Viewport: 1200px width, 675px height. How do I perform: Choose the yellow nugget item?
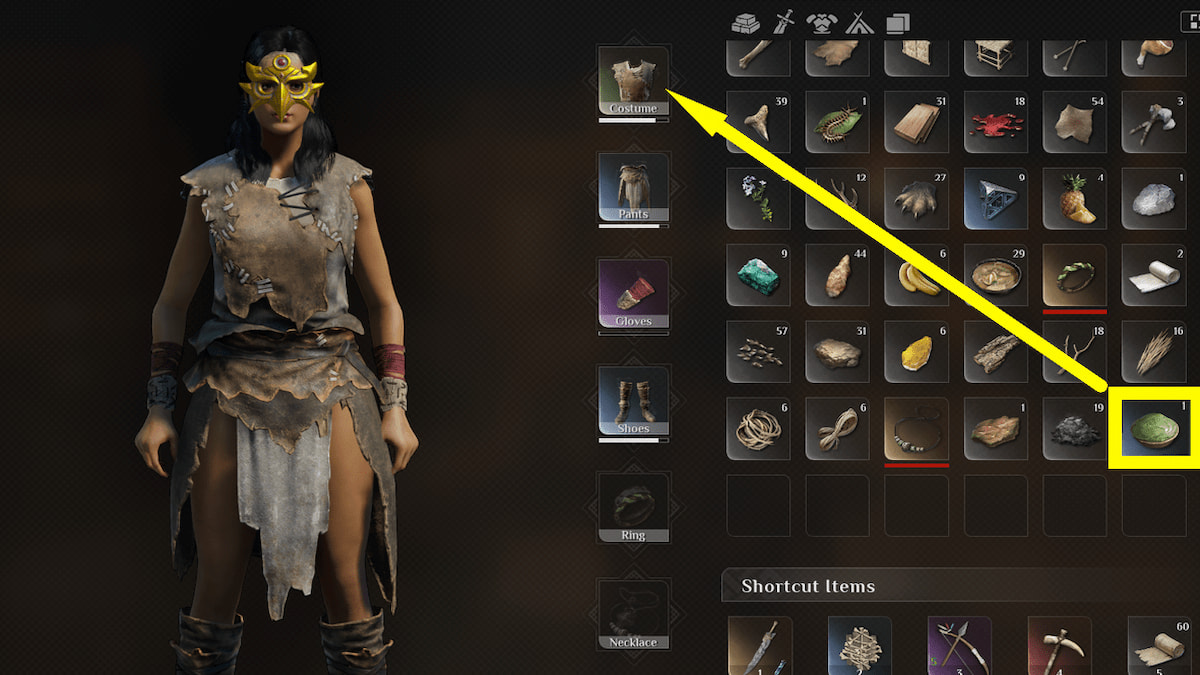916,352
